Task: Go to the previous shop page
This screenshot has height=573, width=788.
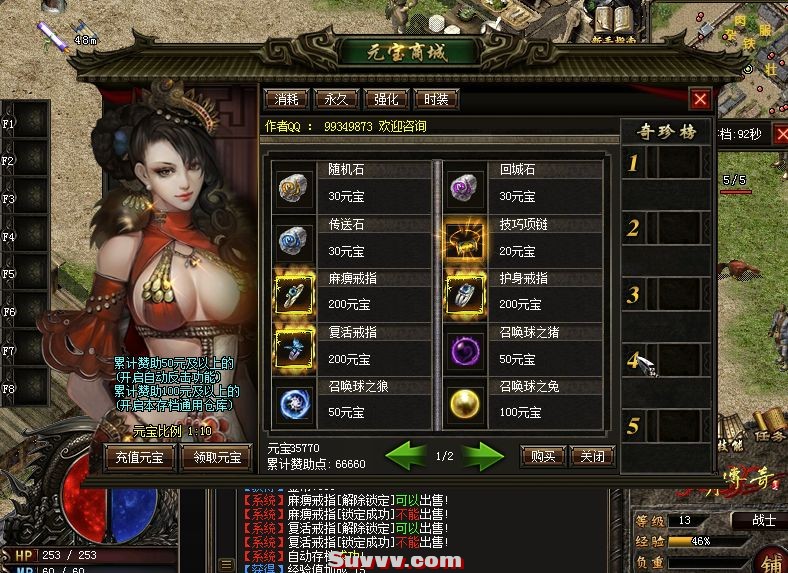Action: pyautogui.click(x=407, y=456)
